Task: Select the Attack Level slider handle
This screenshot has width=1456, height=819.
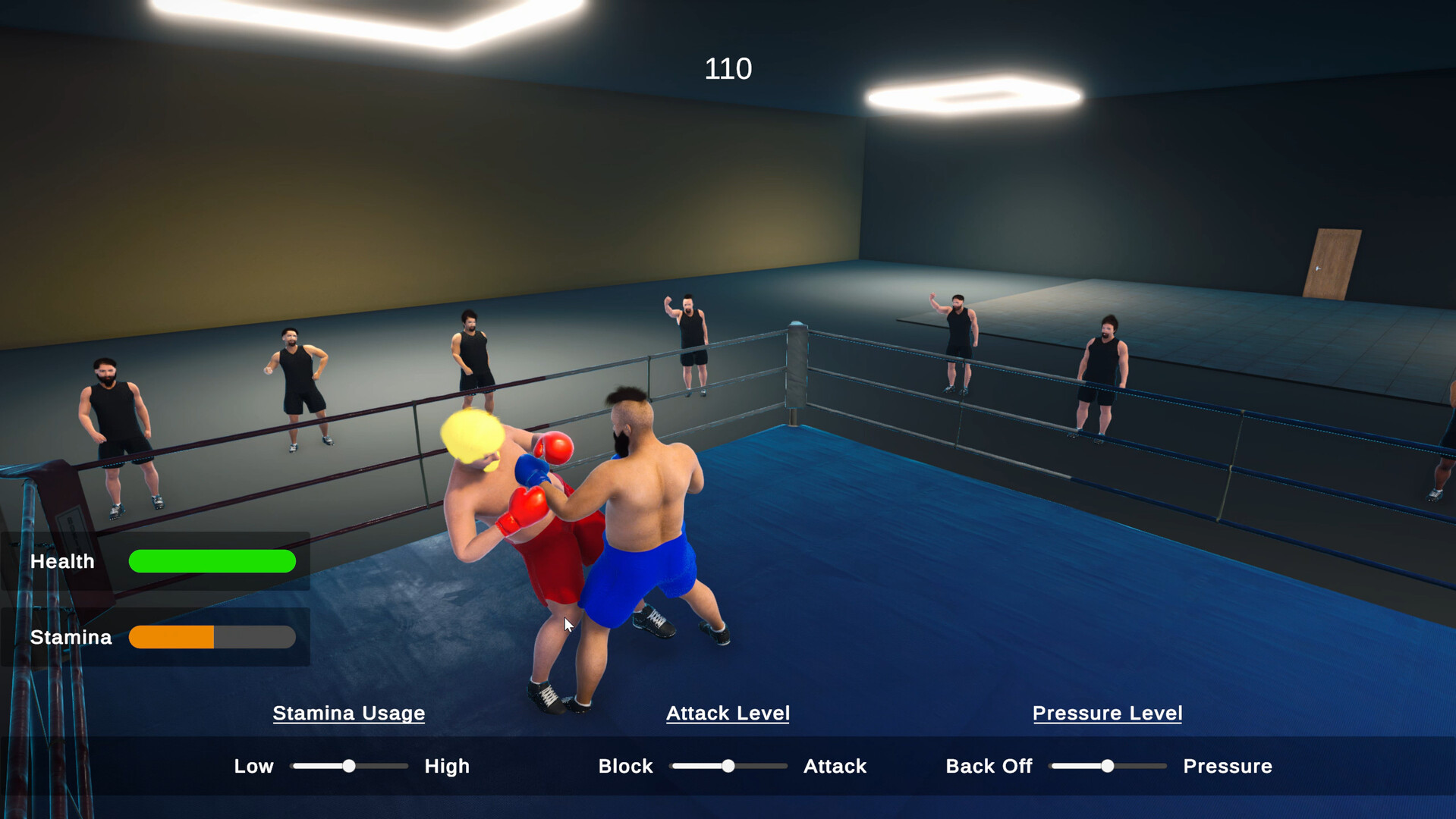Action: (x=728, y=766)
